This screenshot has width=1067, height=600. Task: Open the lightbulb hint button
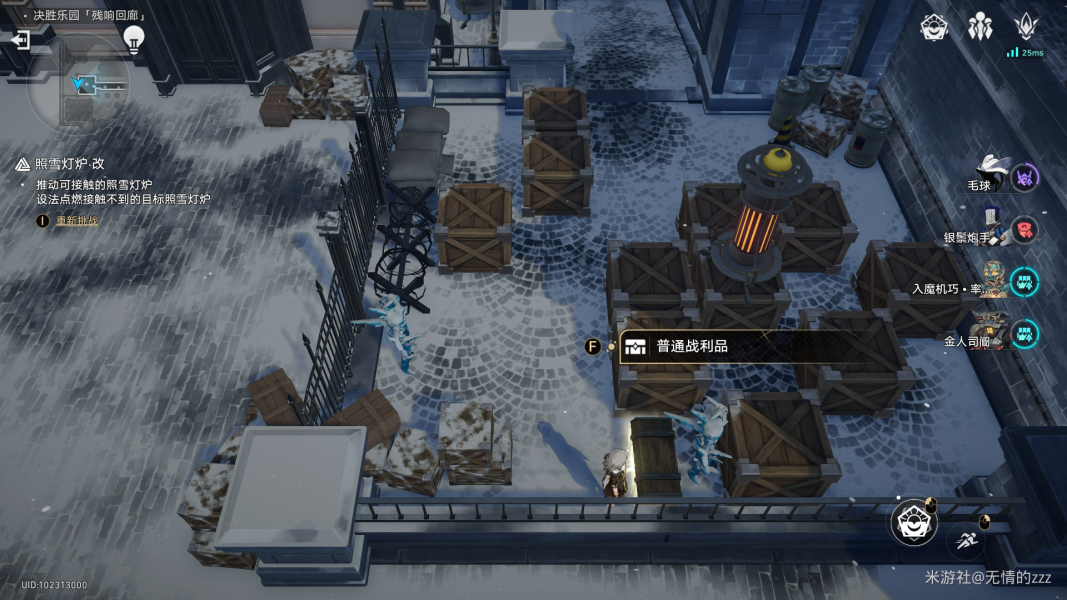point(133,38)
